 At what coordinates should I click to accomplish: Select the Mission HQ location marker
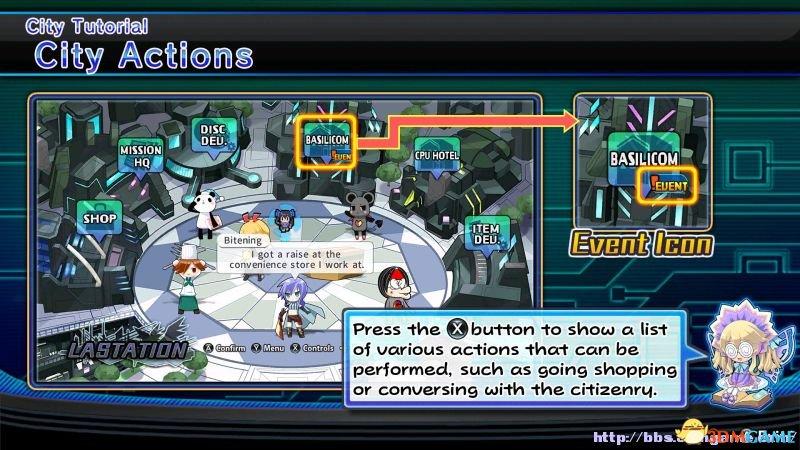(140, 154)
